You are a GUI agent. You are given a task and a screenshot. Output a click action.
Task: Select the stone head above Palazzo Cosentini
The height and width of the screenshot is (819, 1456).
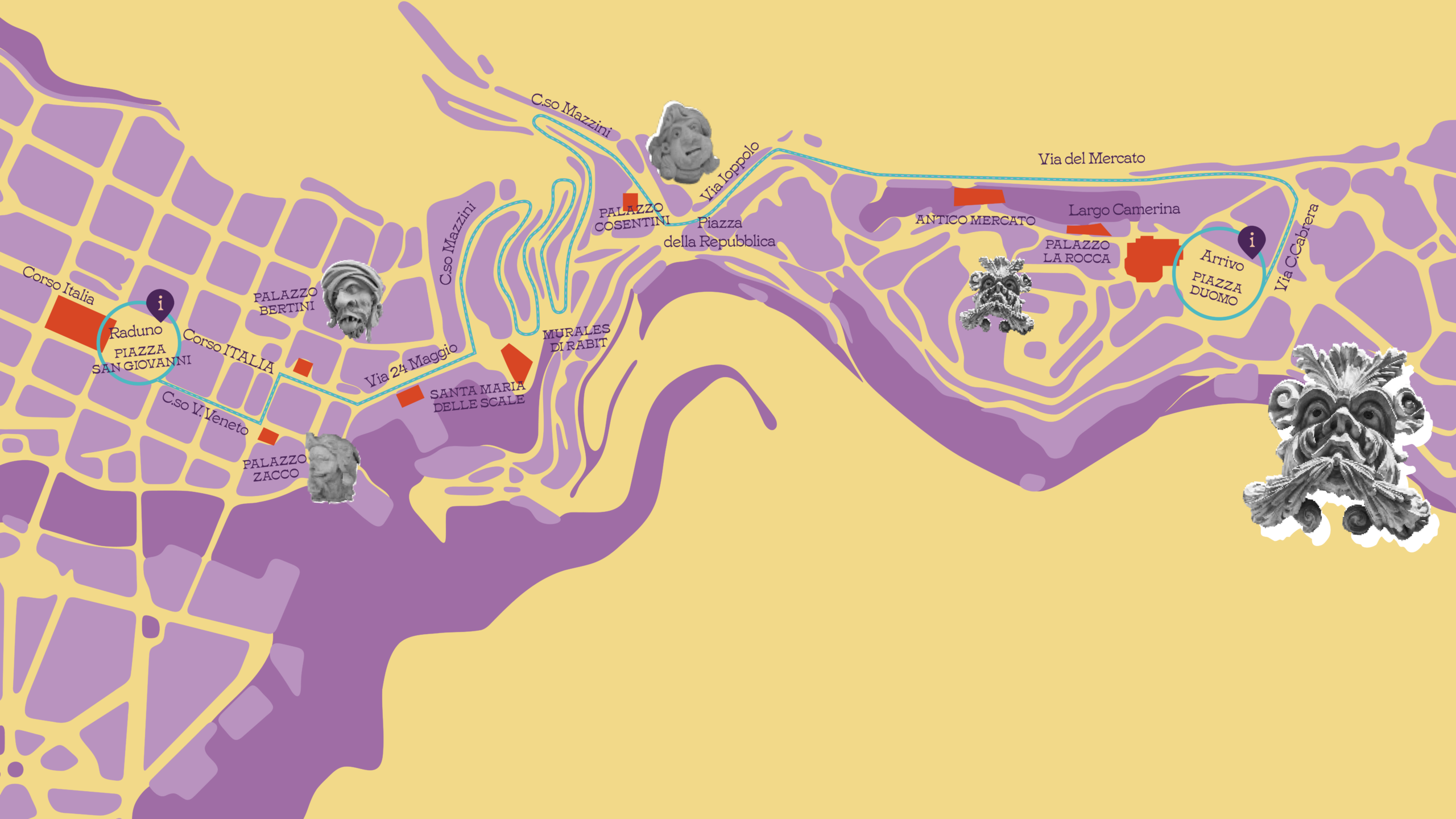(682, 143)
